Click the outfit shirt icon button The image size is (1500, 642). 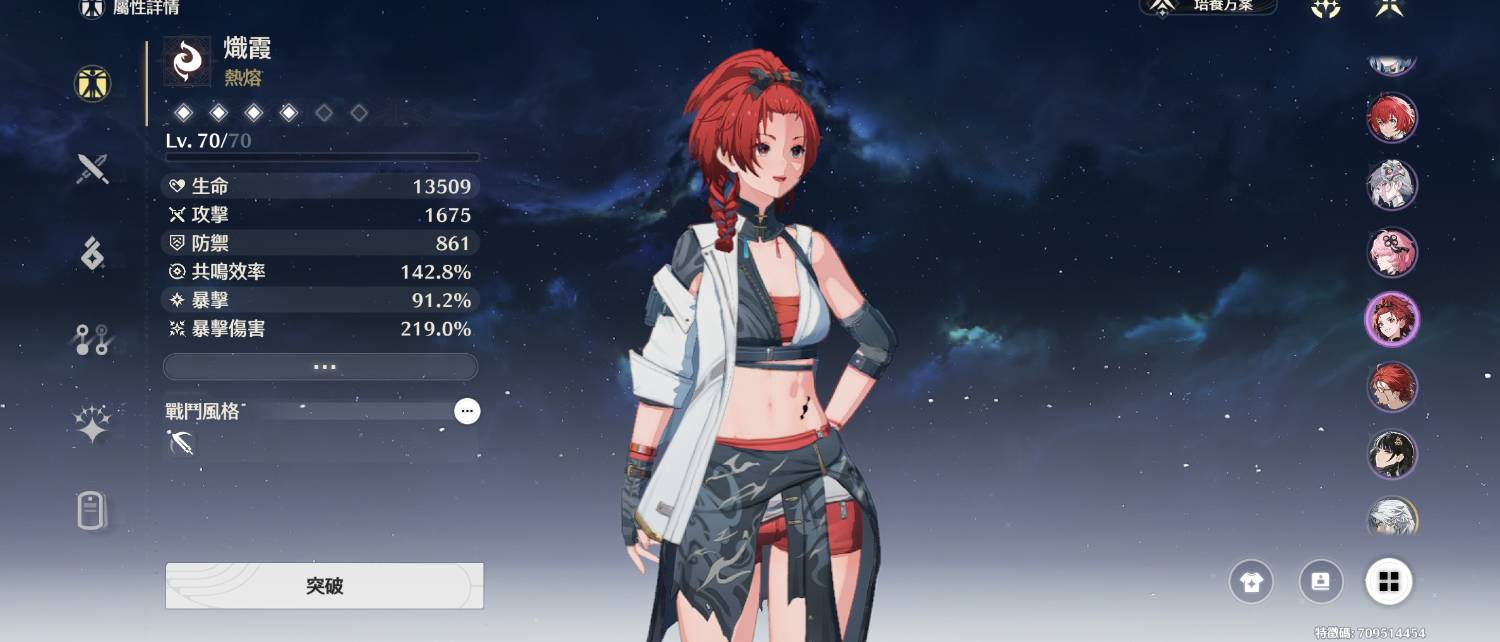(x=1251, y=582)
